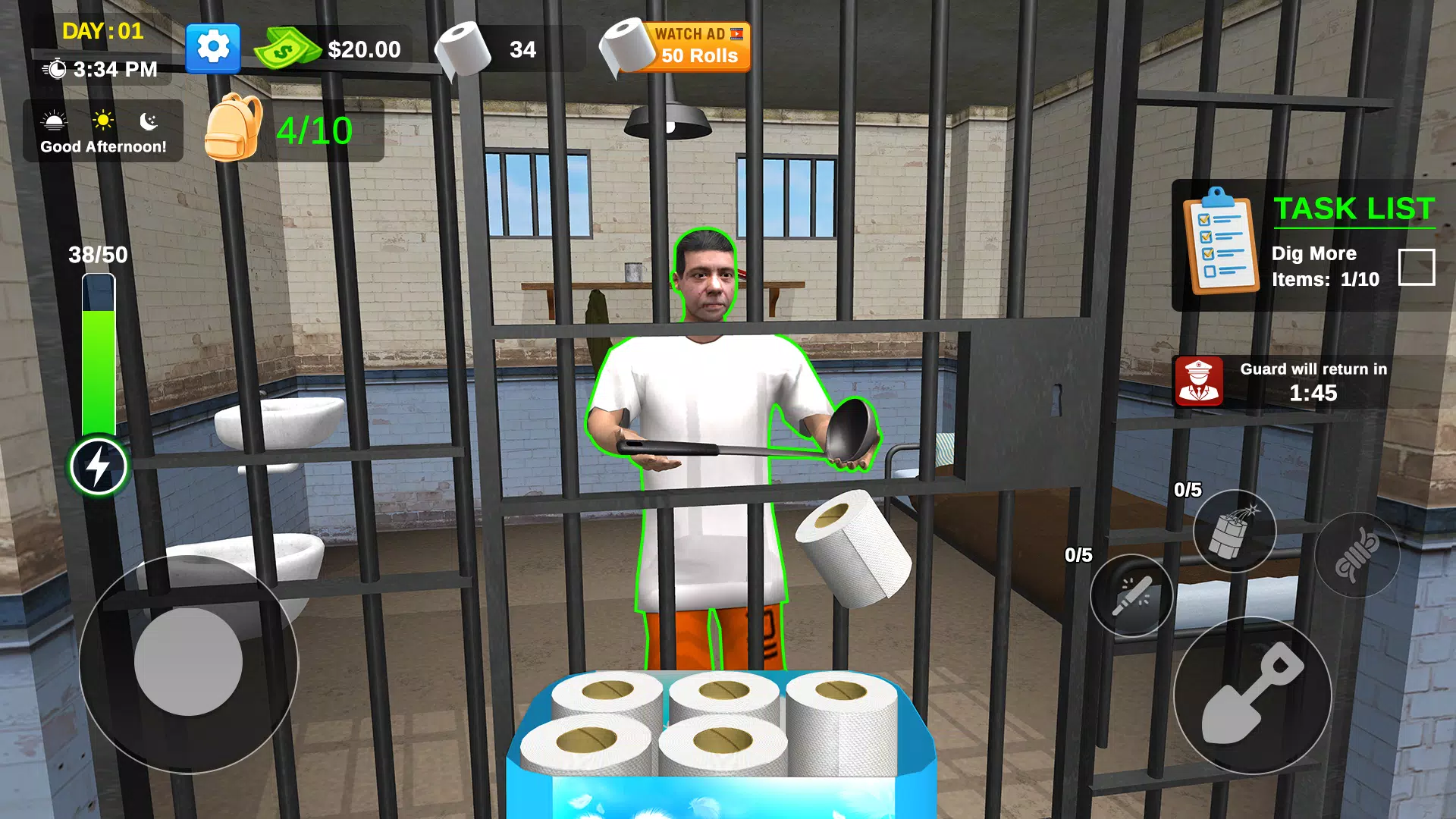Tap the backpack inventory icon

(x=237, y=127)
